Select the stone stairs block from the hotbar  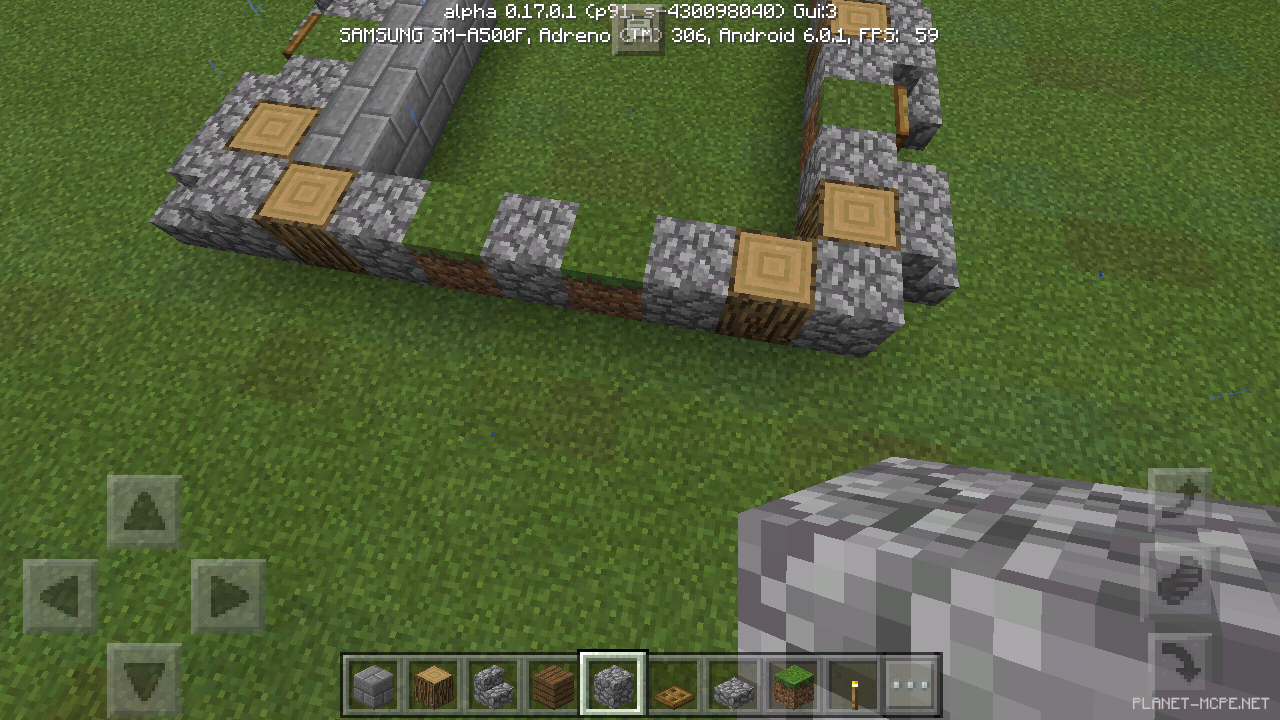point(494,684)
